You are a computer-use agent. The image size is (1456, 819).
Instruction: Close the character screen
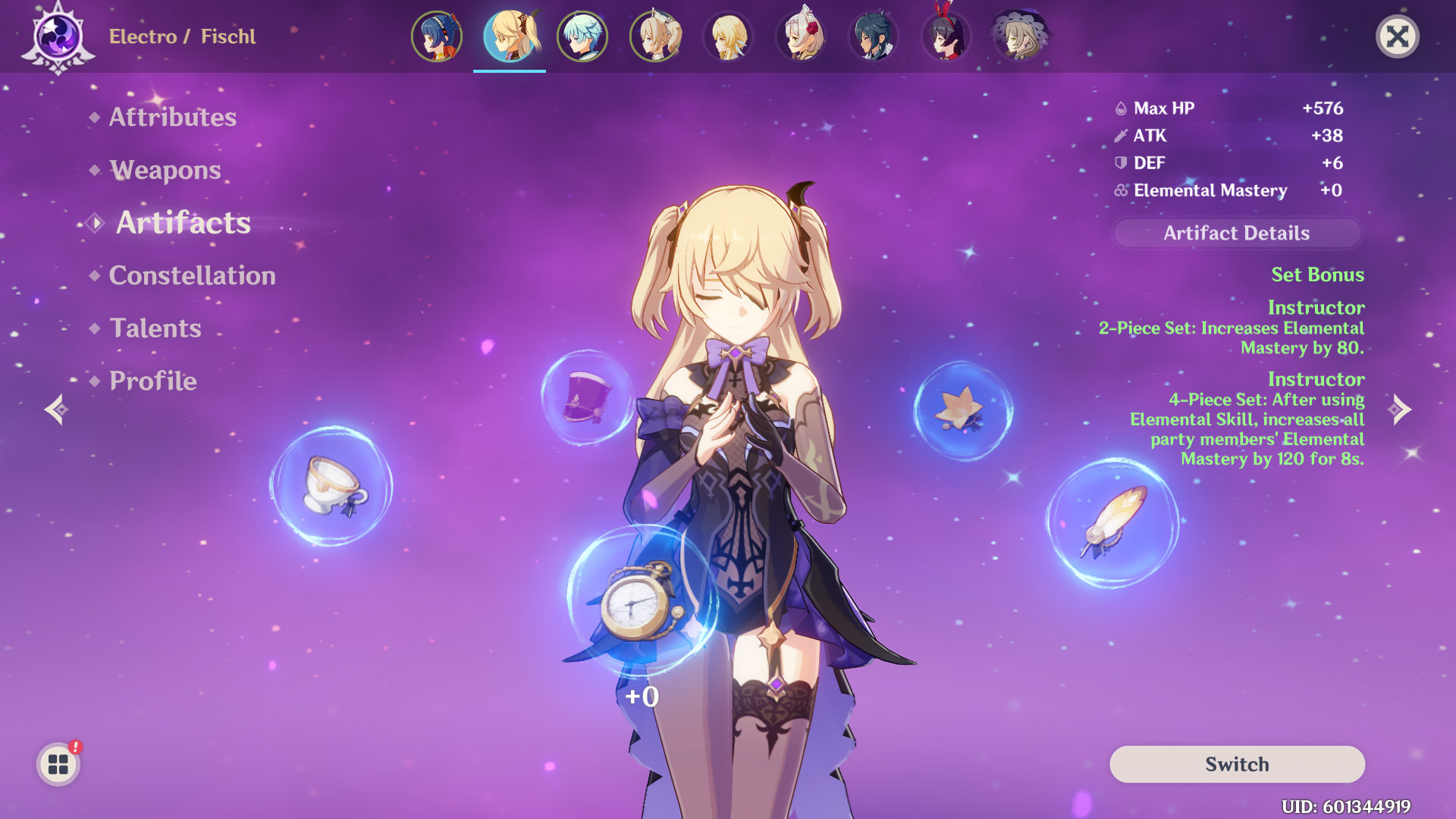coord(1397,36)
